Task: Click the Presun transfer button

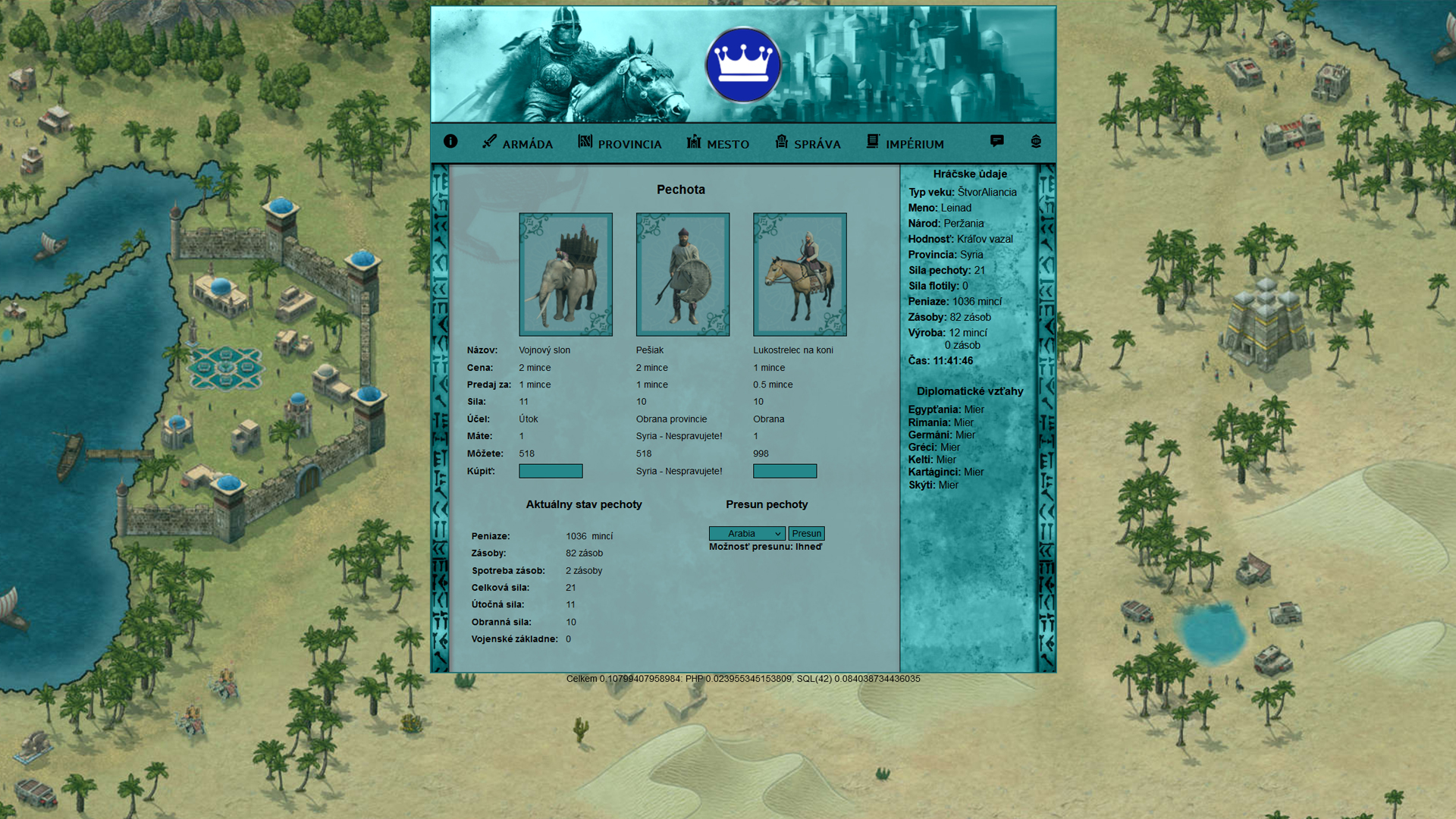Action: [x=806, y=534]
